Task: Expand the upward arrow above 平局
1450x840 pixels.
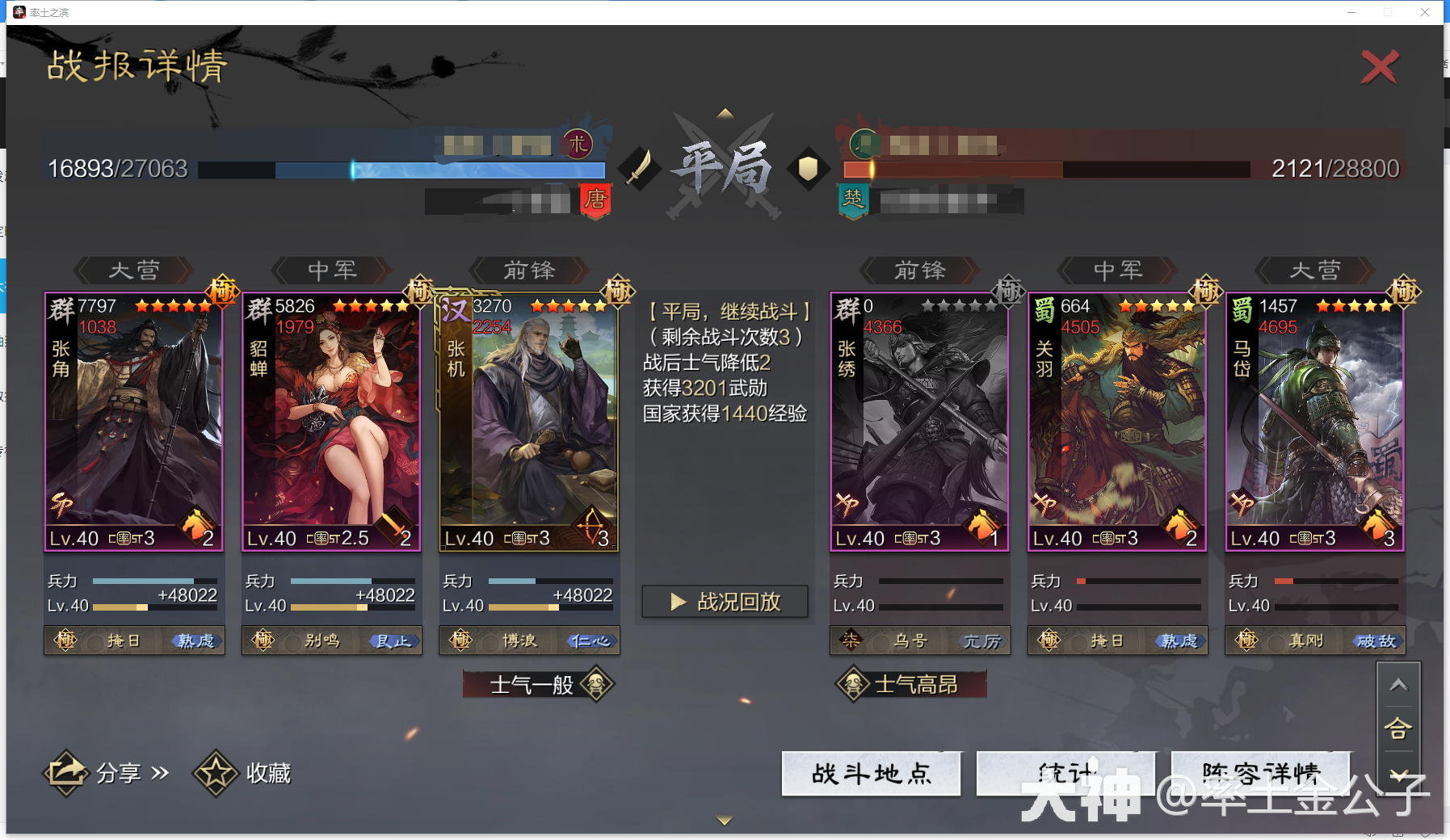Action: pos(725,113)
